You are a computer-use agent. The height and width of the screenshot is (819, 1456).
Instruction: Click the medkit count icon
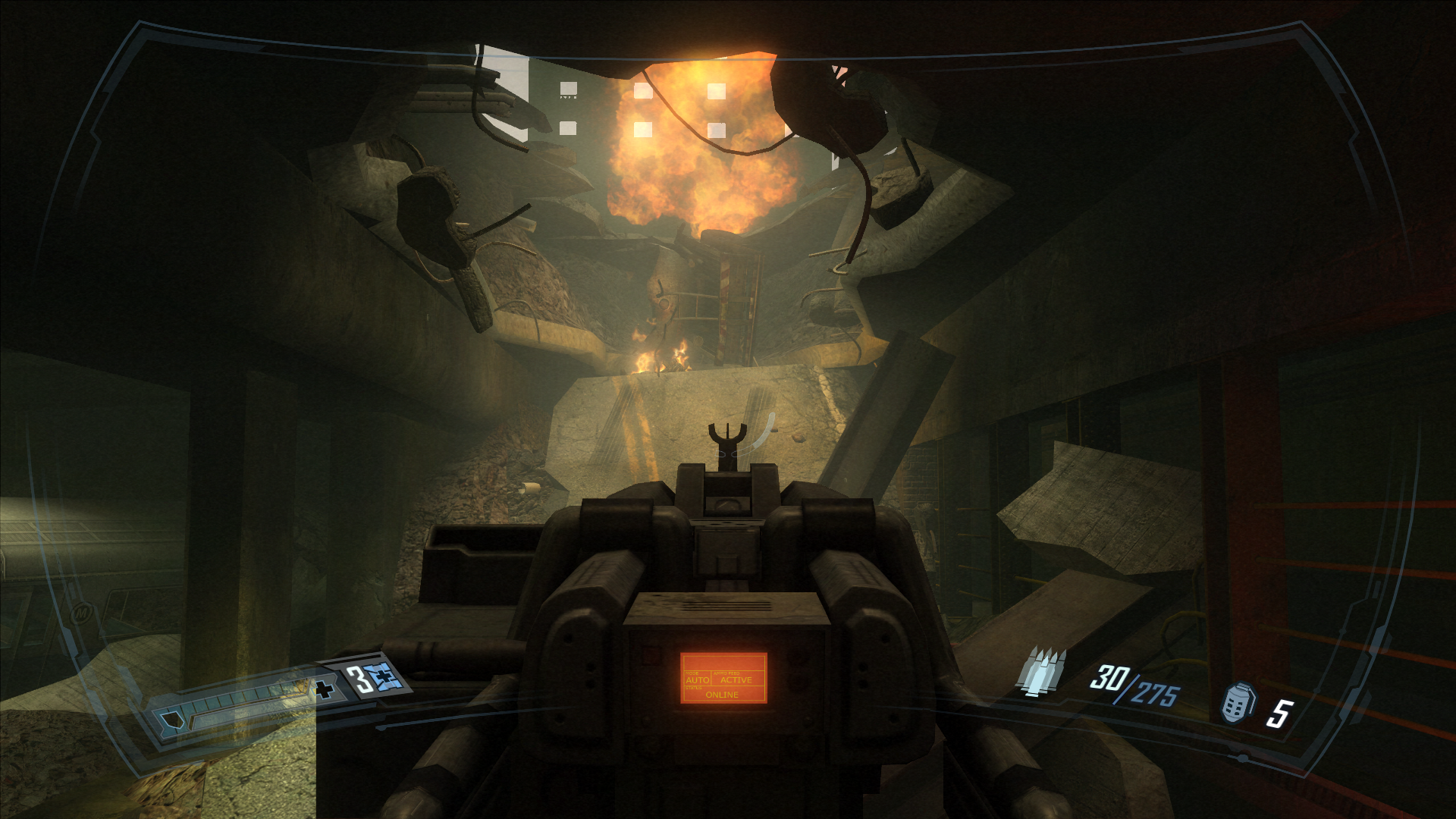pyautogui.click(x=384, y=676)
